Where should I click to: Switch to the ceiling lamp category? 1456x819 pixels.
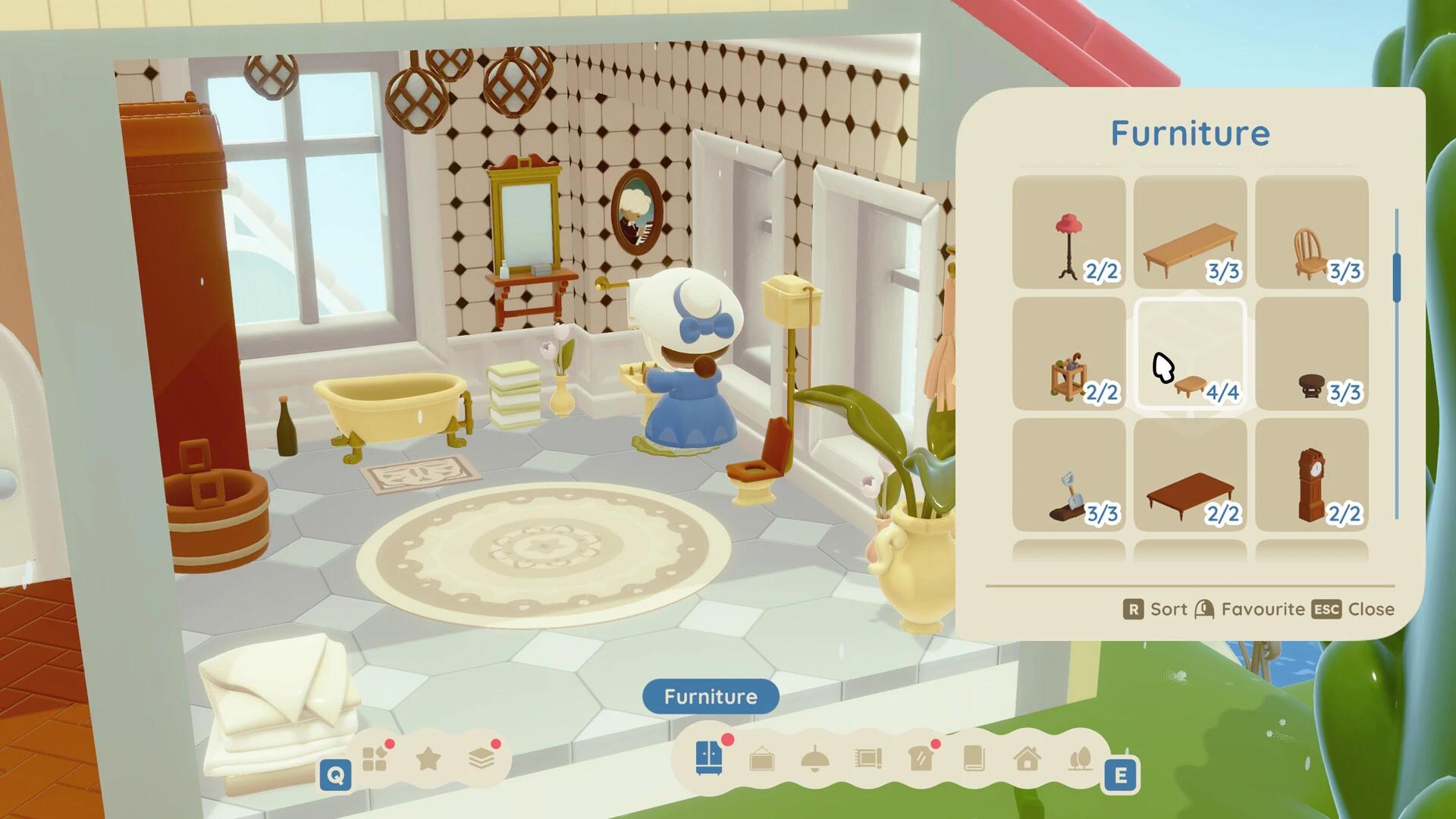click(x=814, y=759)
